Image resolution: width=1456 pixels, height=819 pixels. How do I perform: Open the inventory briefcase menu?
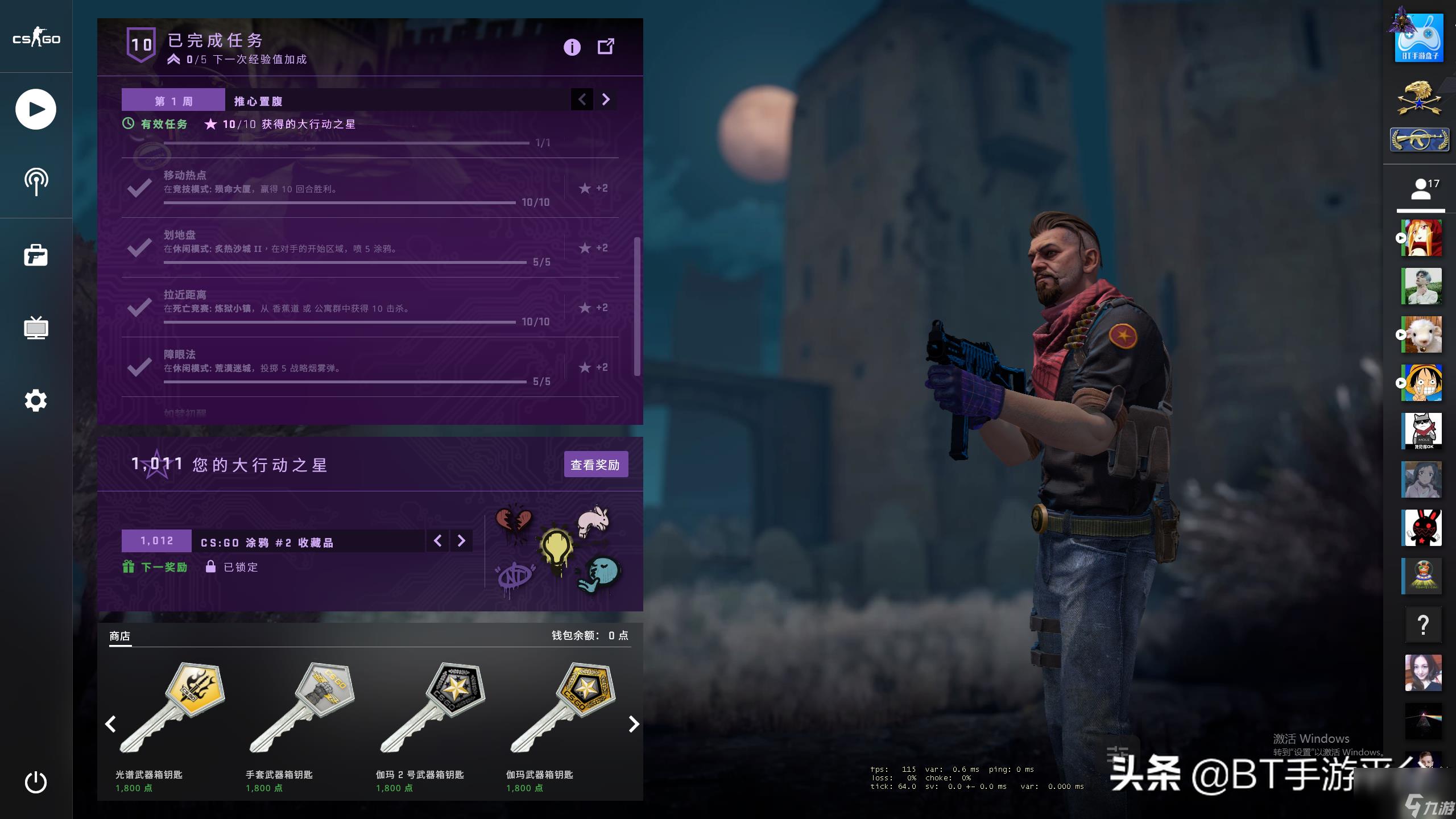pos(36,255)
